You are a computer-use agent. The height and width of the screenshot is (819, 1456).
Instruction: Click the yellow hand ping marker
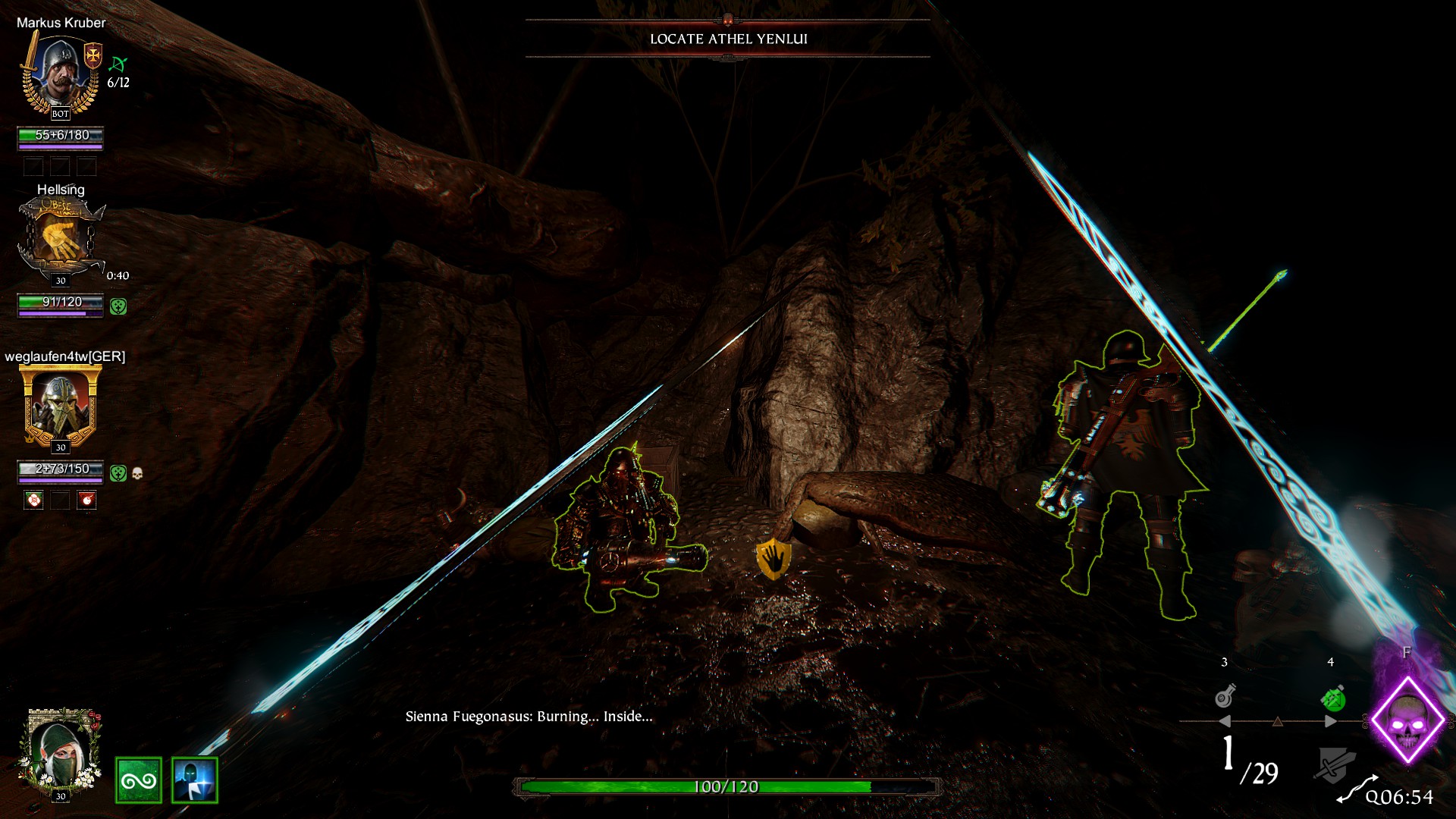[773, 559]
